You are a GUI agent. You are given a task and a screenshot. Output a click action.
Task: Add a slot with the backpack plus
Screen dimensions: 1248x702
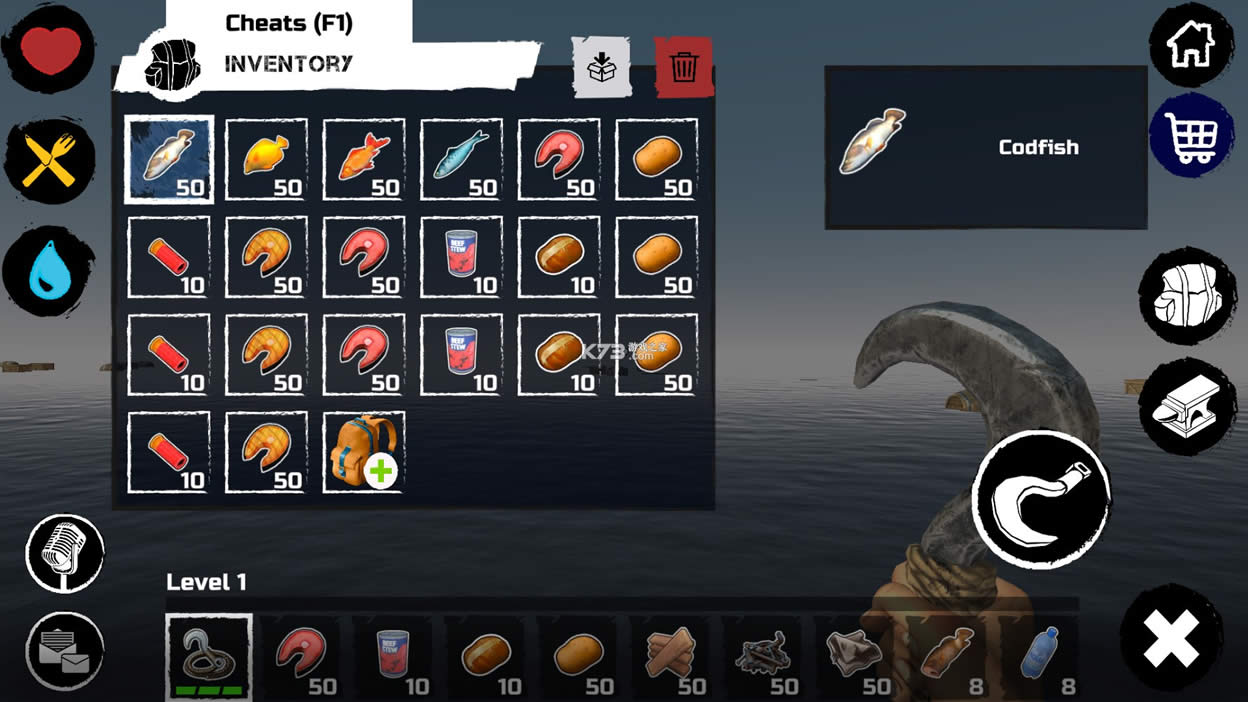coord(364,452)
